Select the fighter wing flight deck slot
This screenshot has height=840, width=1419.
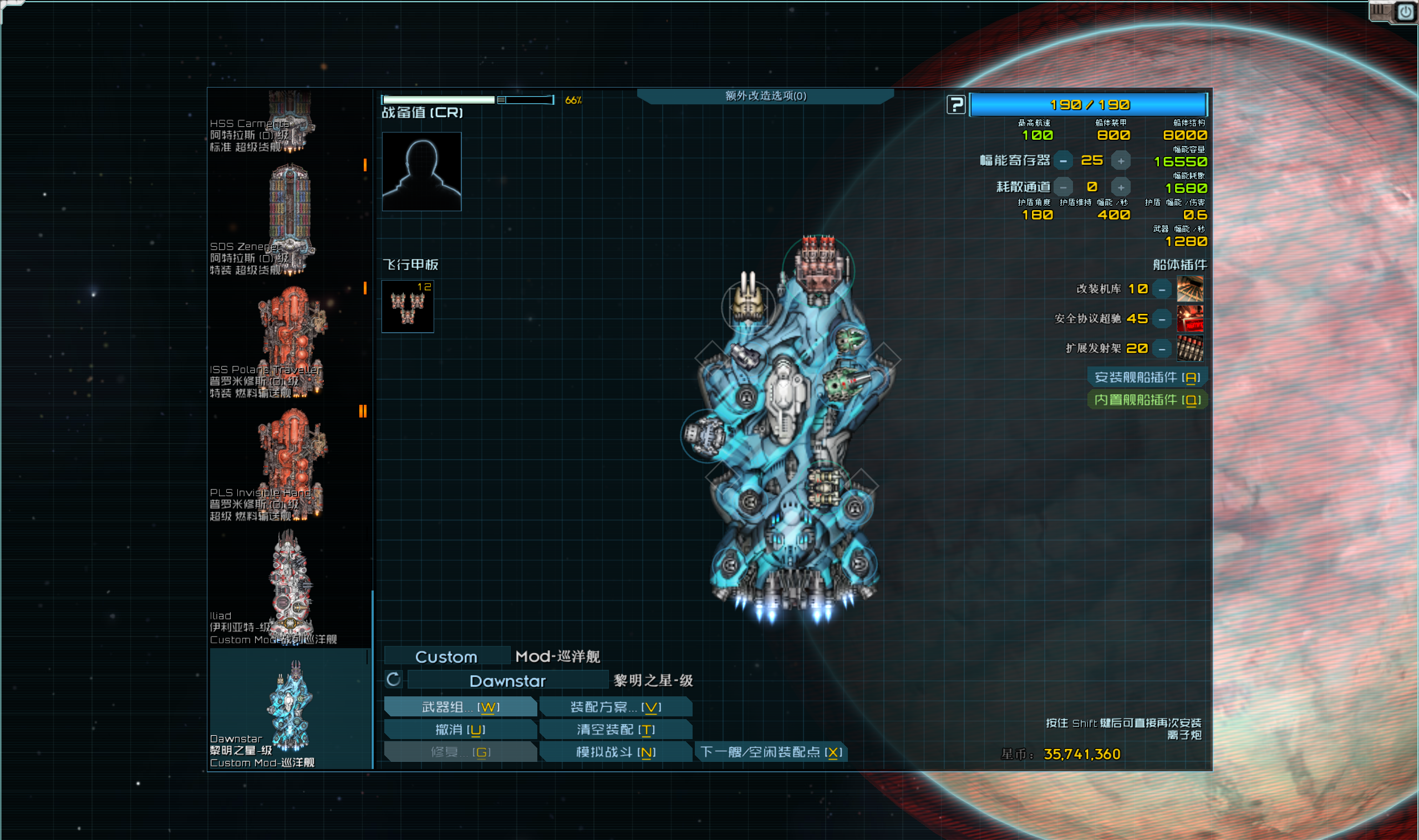point(408,307)
